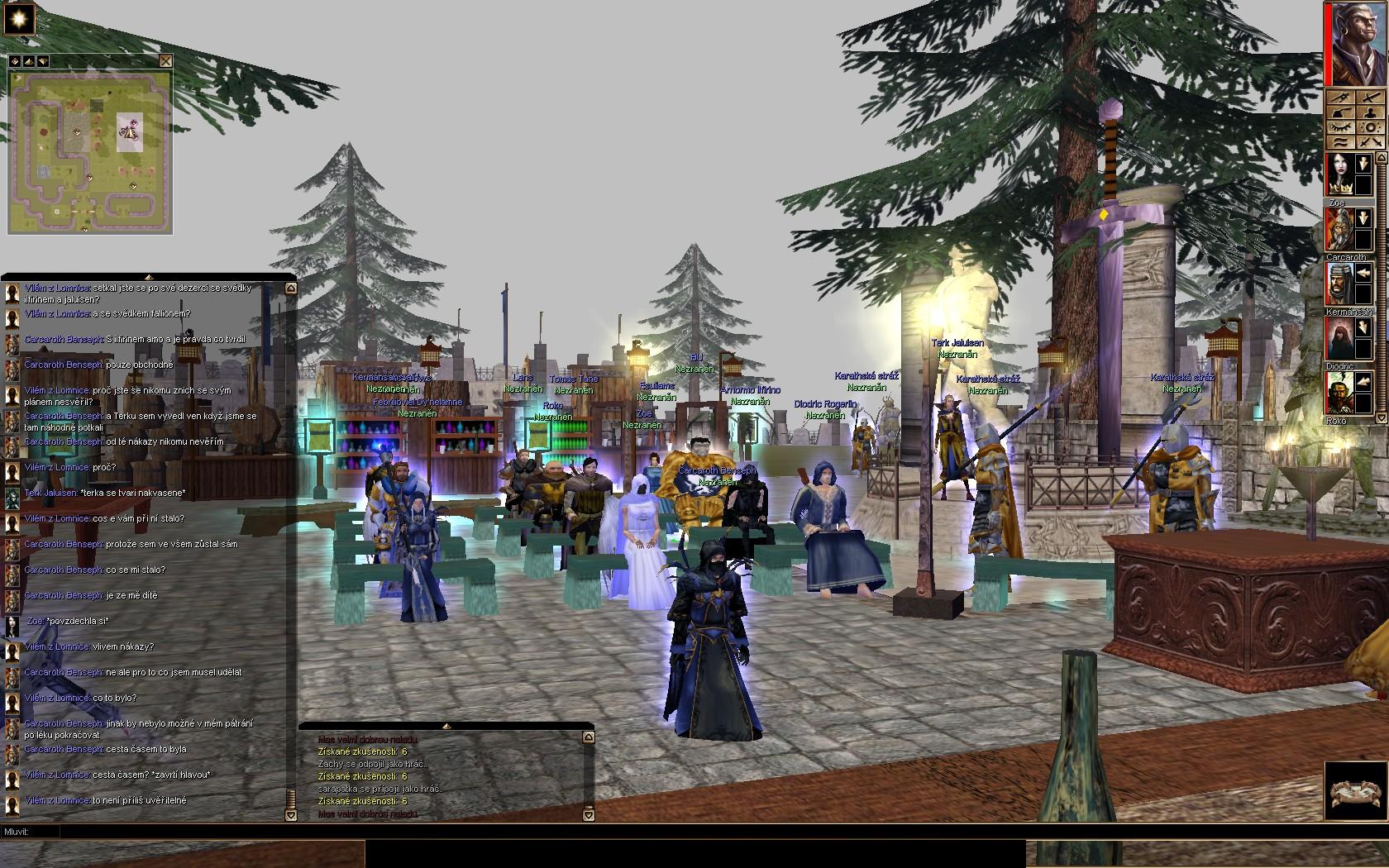Click your character portrait
The image size is (1389, 868).
click(x=1358, y=43)
